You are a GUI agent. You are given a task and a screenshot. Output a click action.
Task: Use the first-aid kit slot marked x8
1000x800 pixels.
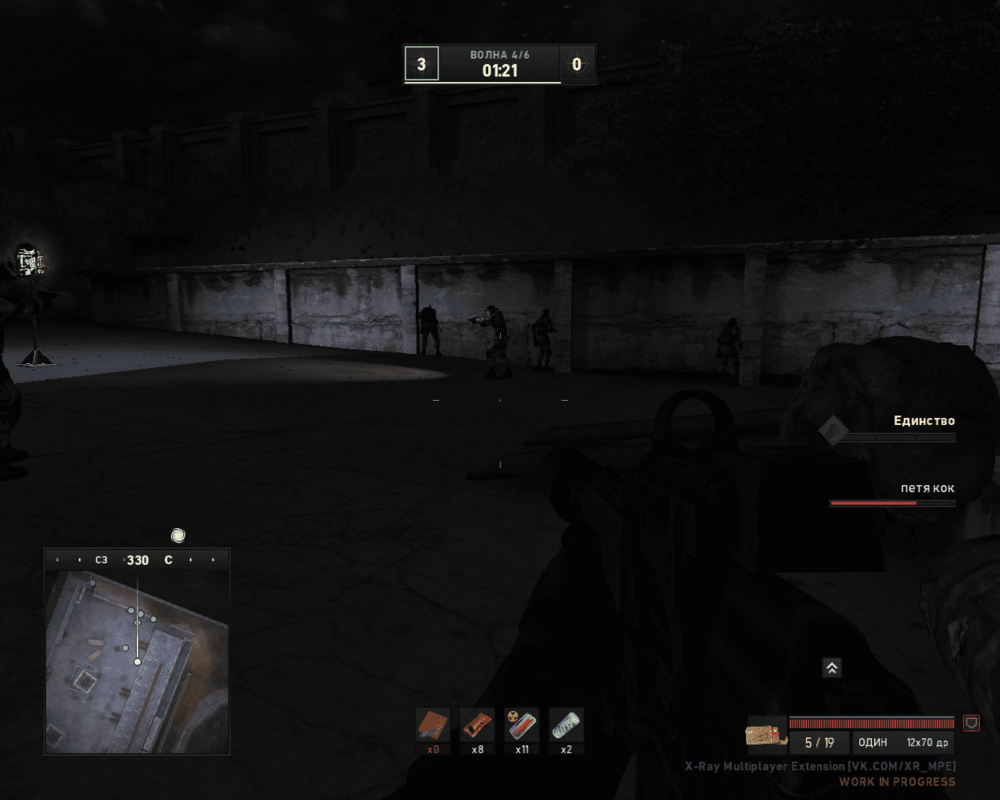point(477,724)
